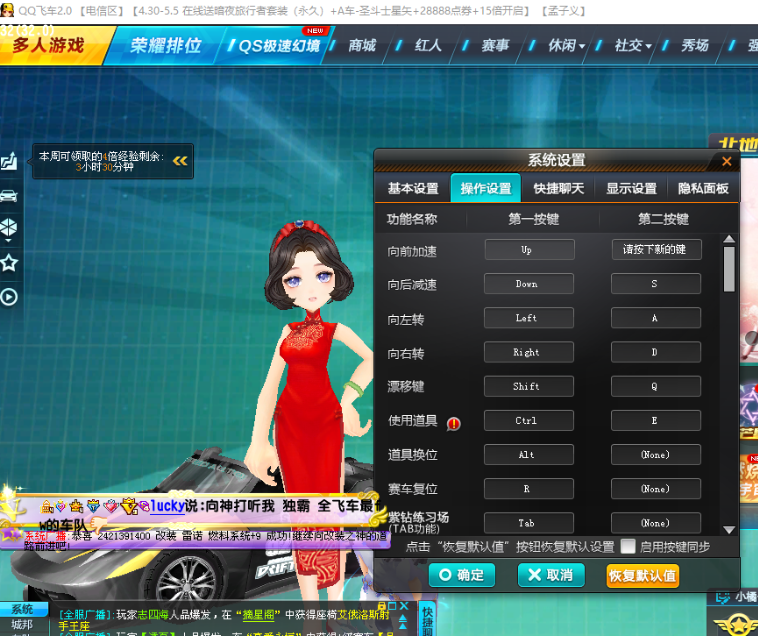
Task: Confirm settings with the 确定 button
Action: 461,575
